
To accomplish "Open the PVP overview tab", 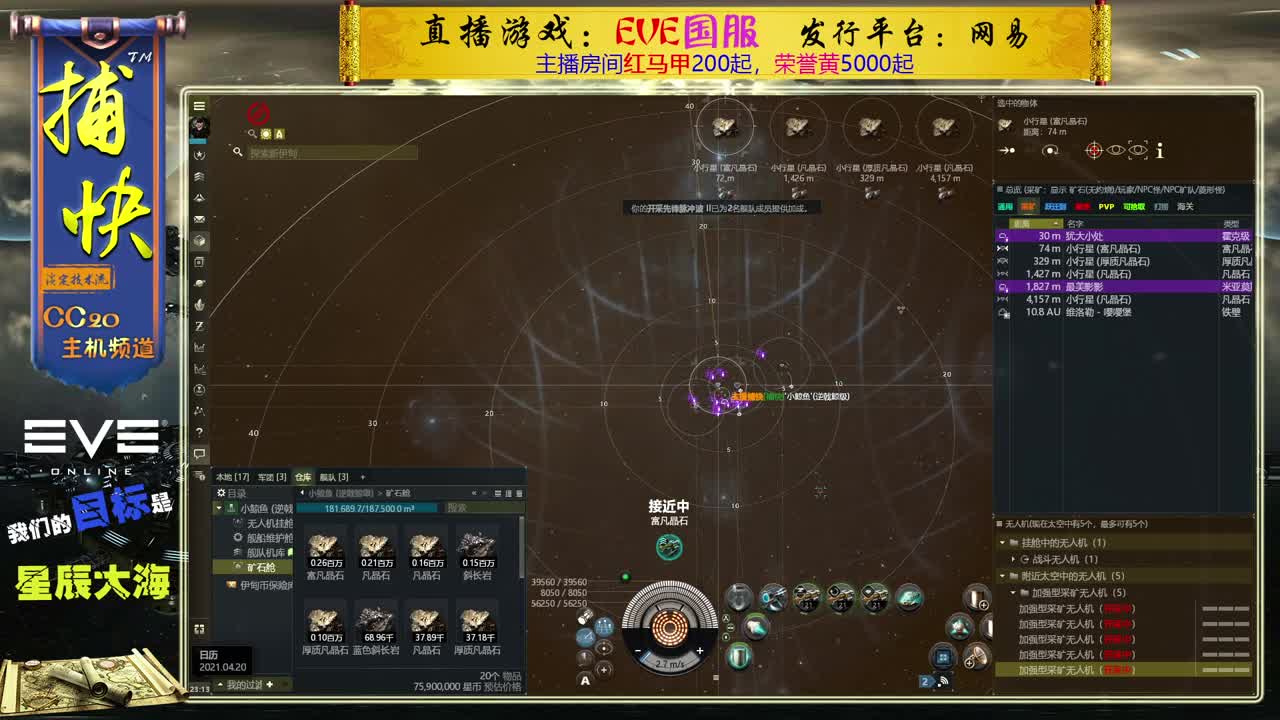I will tap(1106, 207).
